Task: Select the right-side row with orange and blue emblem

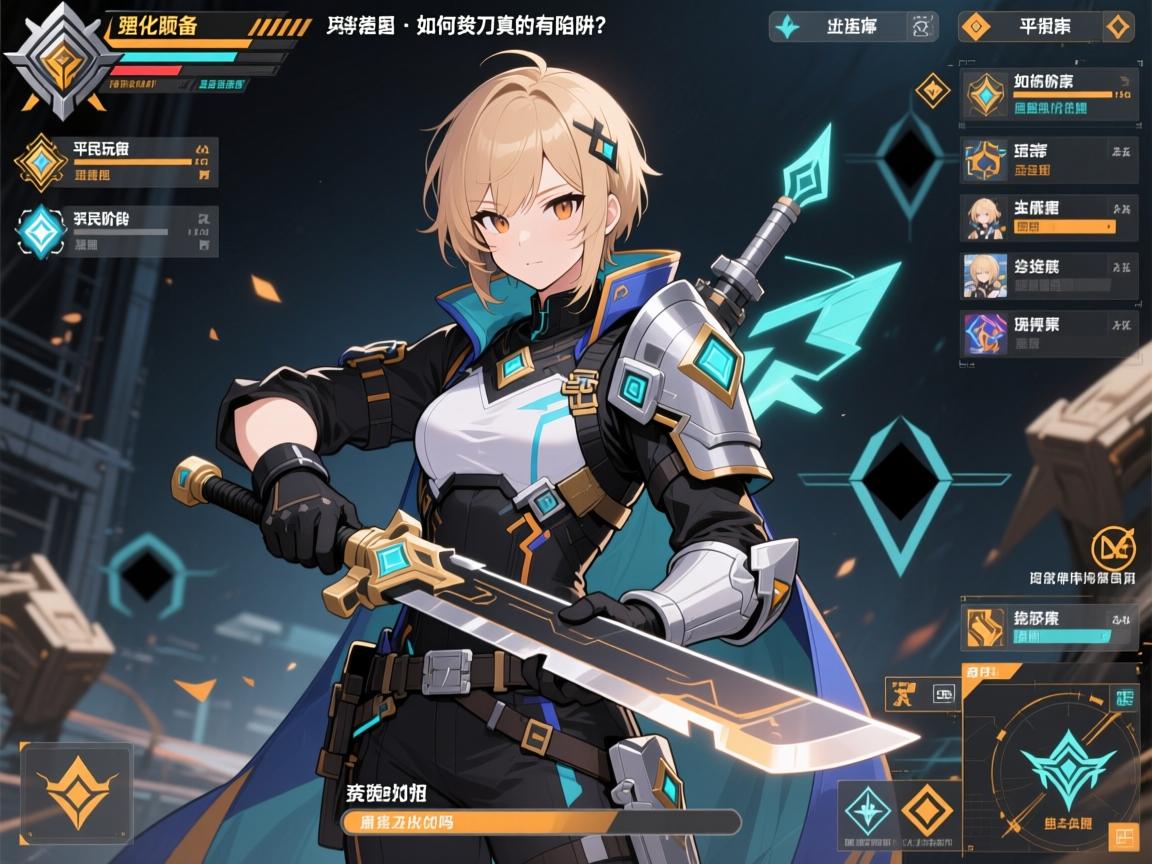Action: (x=1049, y=161)
